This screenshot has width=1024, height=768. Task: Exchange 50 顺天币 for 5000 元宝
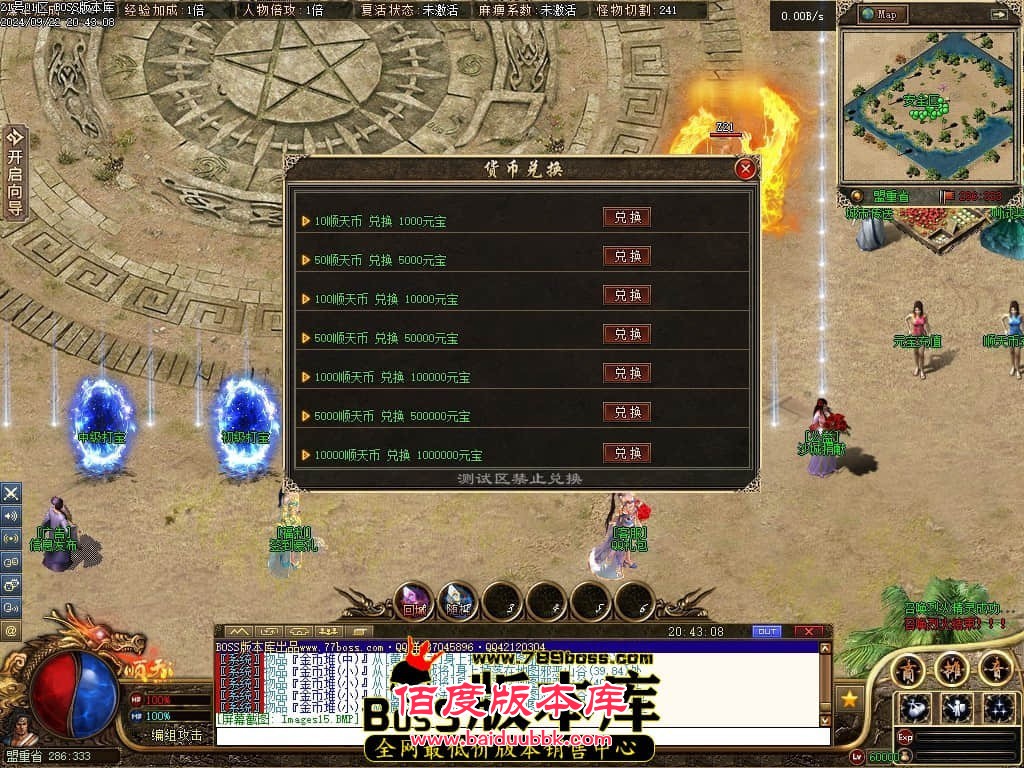point(627,255)
